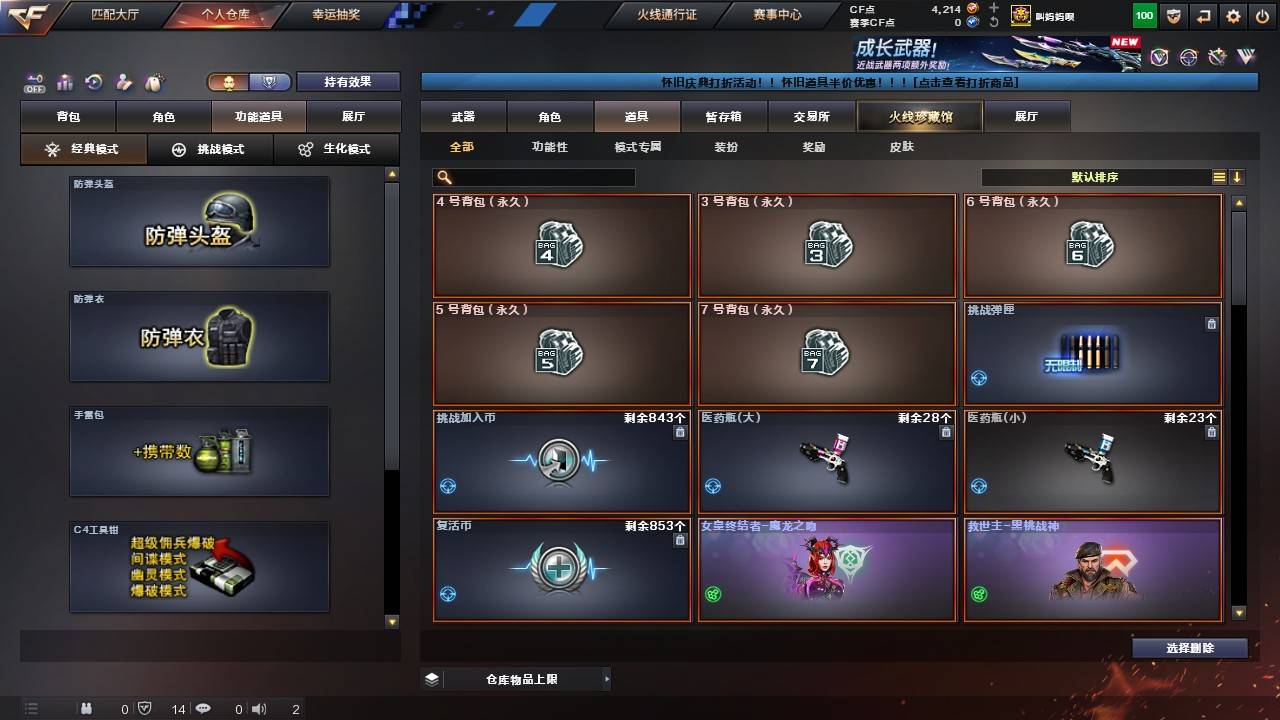Click the return arrow icon at top right
The height and width of the screenshot is (720, 1280).
pos(1202,15)
